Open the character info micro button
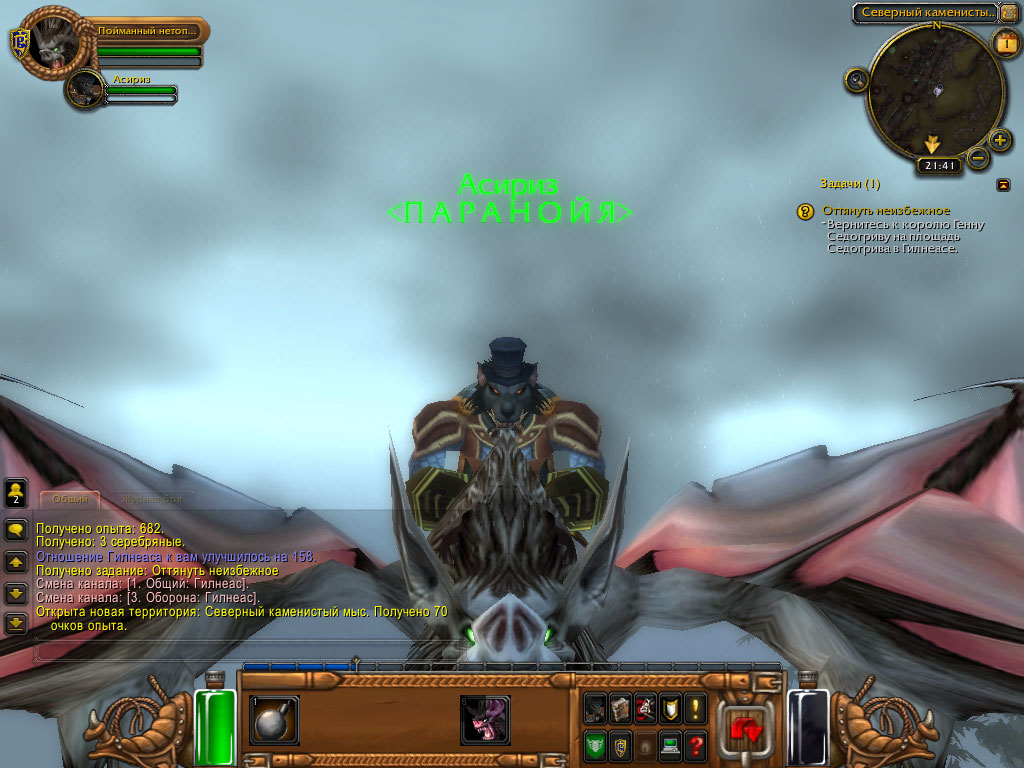 595,708
